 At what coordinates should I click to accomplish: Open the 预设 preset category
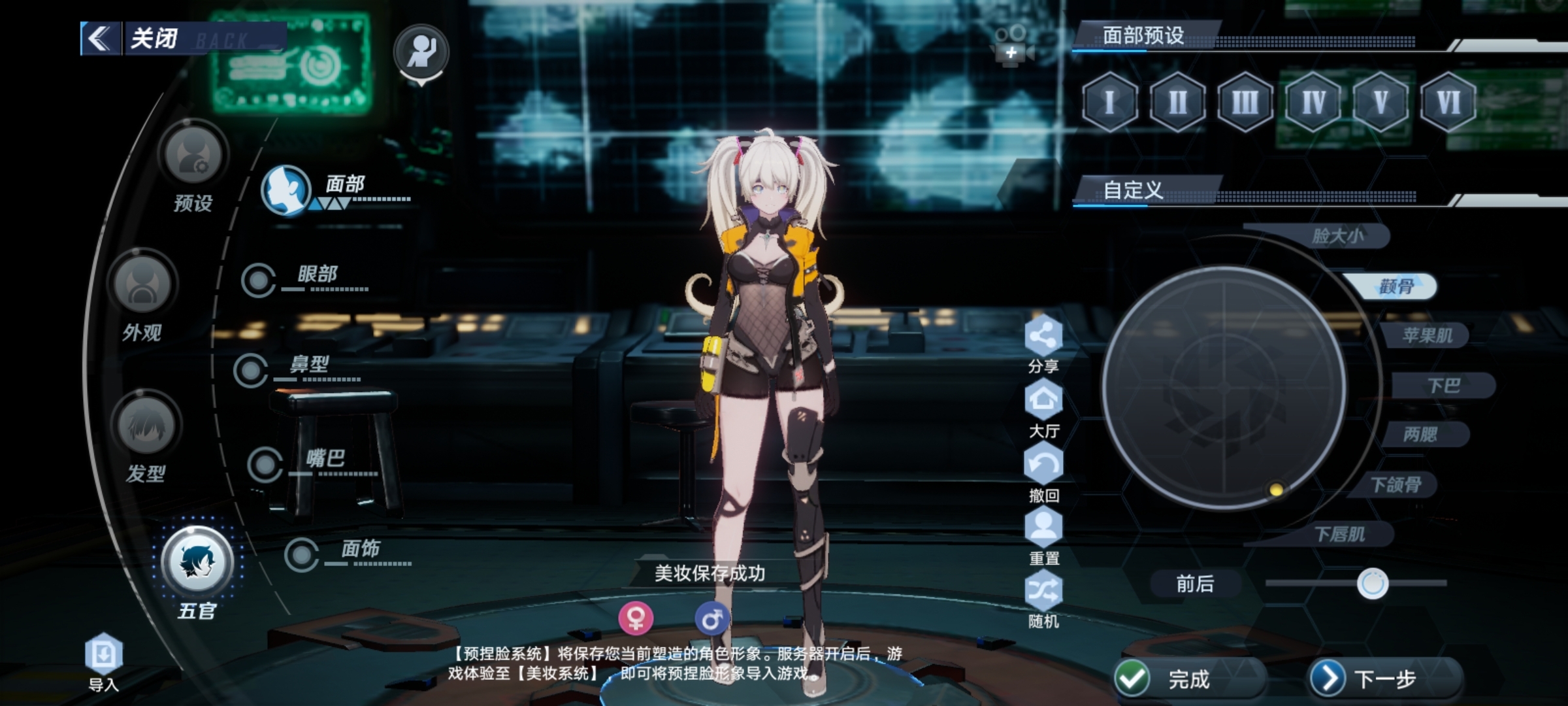pos(193,156)
